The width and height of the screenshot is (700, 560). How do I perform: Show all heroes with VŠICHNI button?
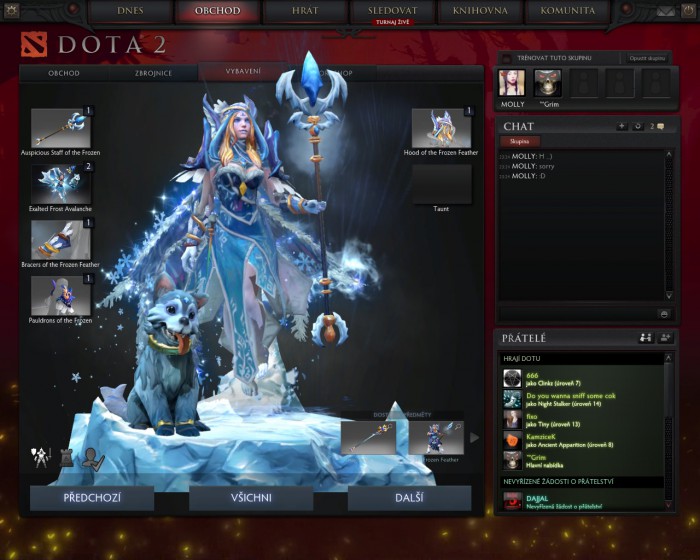(251, 498)
